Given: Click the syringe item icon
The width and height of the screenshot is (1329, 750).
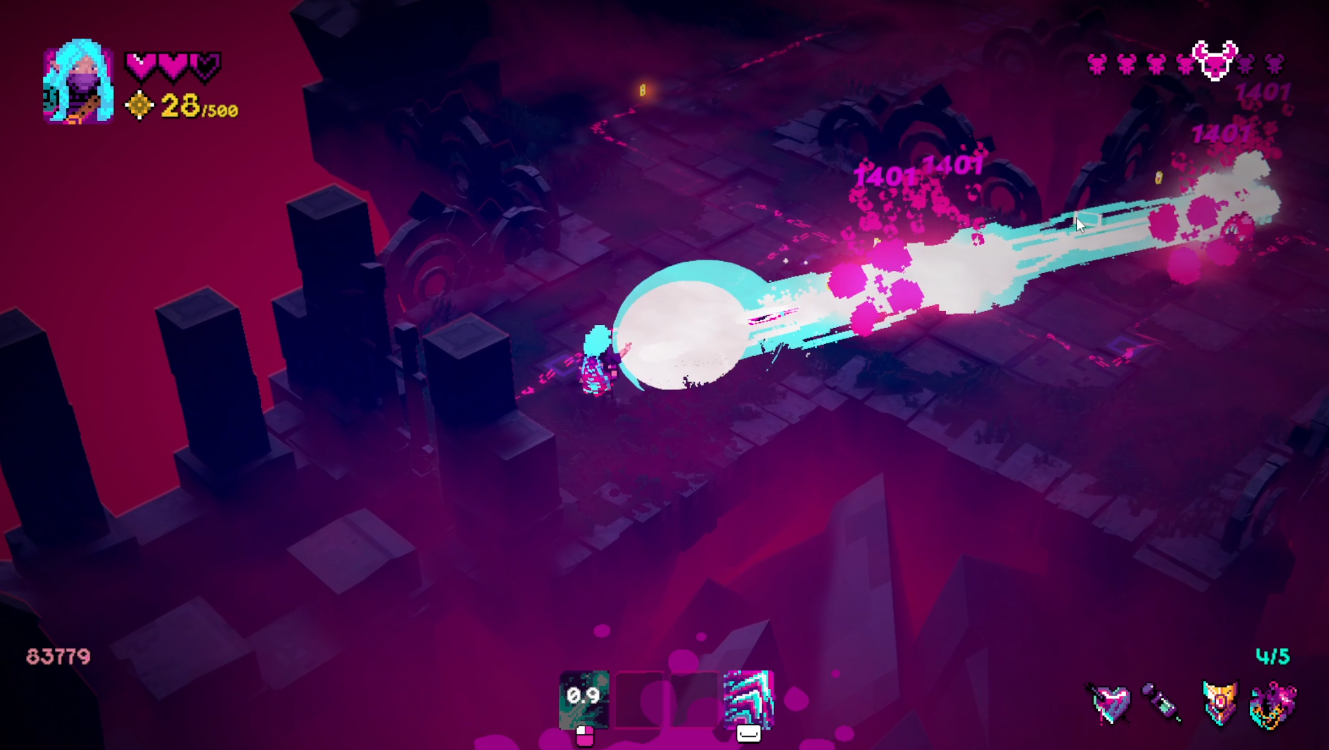Looking at the screenshot, I should (x=1163, y=703).
